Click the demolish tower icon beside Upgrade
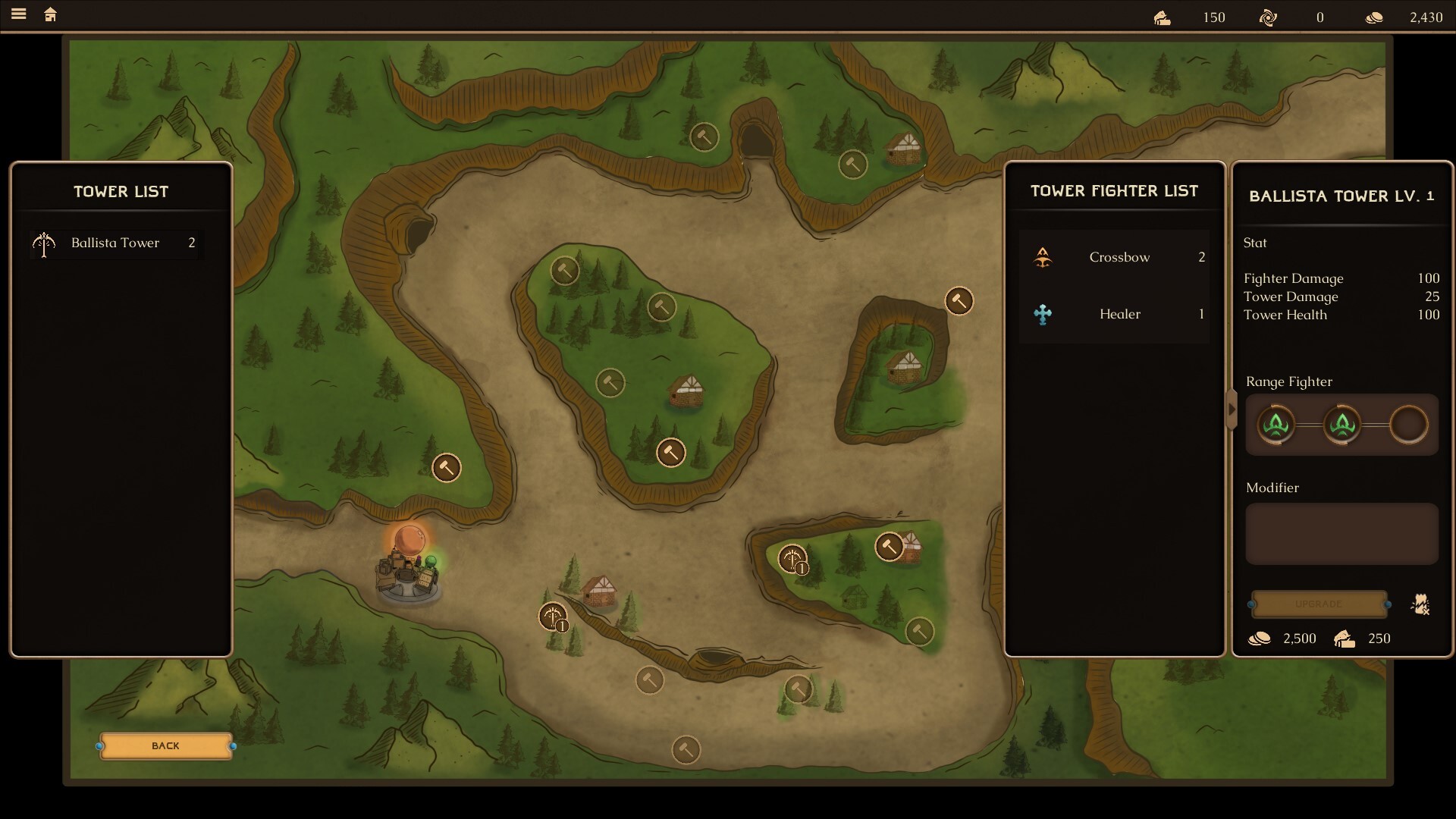The image size is (1456, 819). (1420, 604)
